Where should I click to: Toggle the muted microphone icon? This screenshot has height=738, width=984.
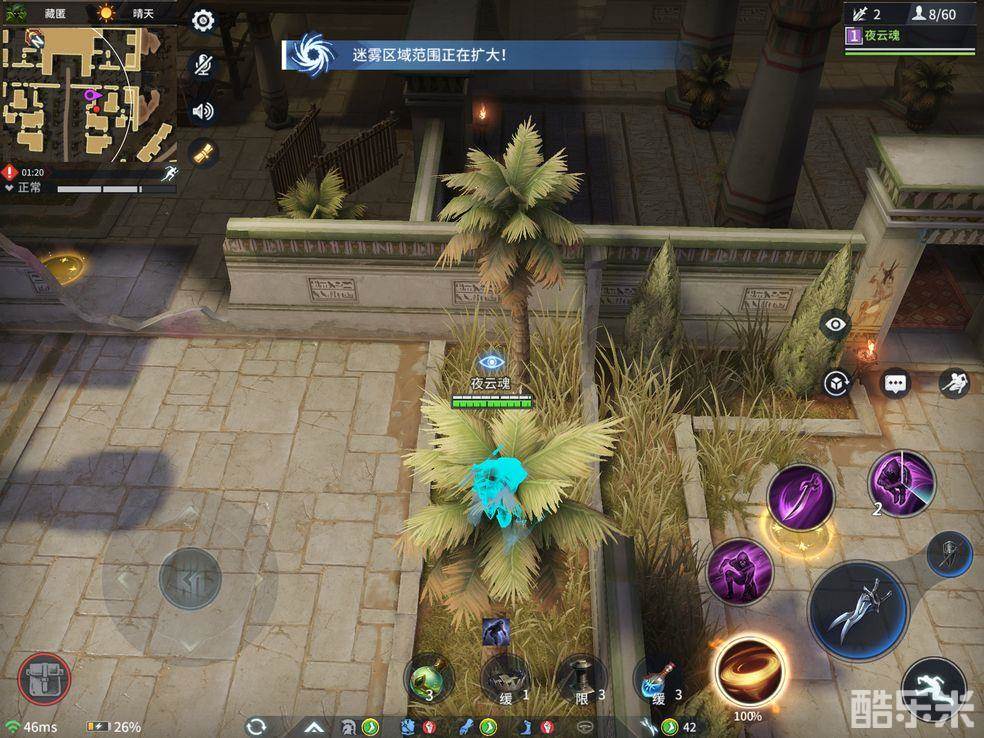point(203,66)
